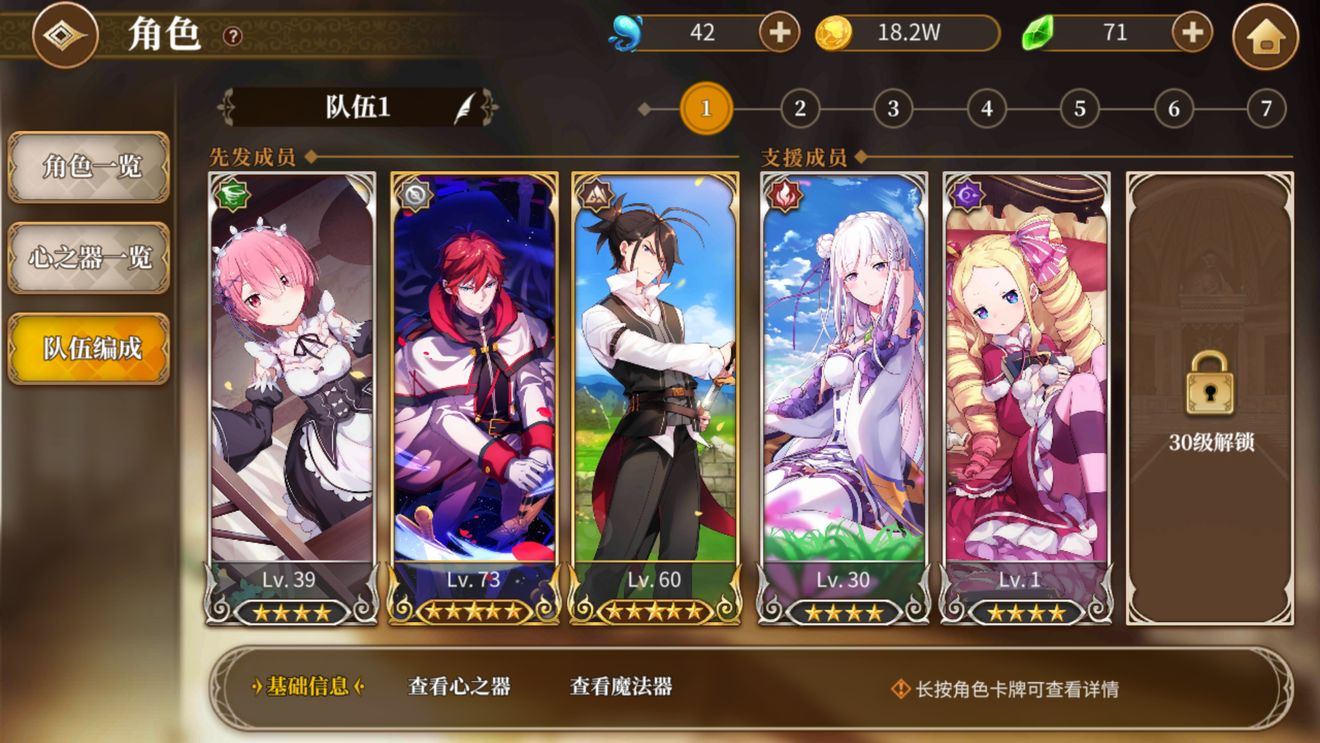This screenshot has width=1320, height=743.
Task: Switch to team slot 6
Action: click(x=1174, y=109)
